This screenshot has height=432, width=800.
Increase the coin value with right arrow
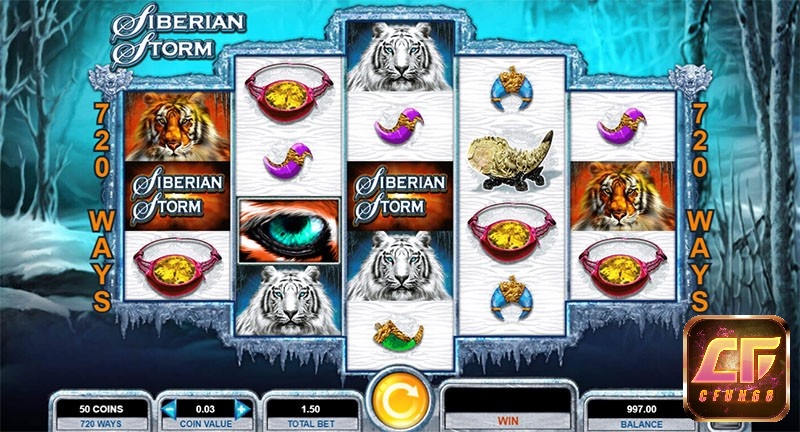pos(241,408)
